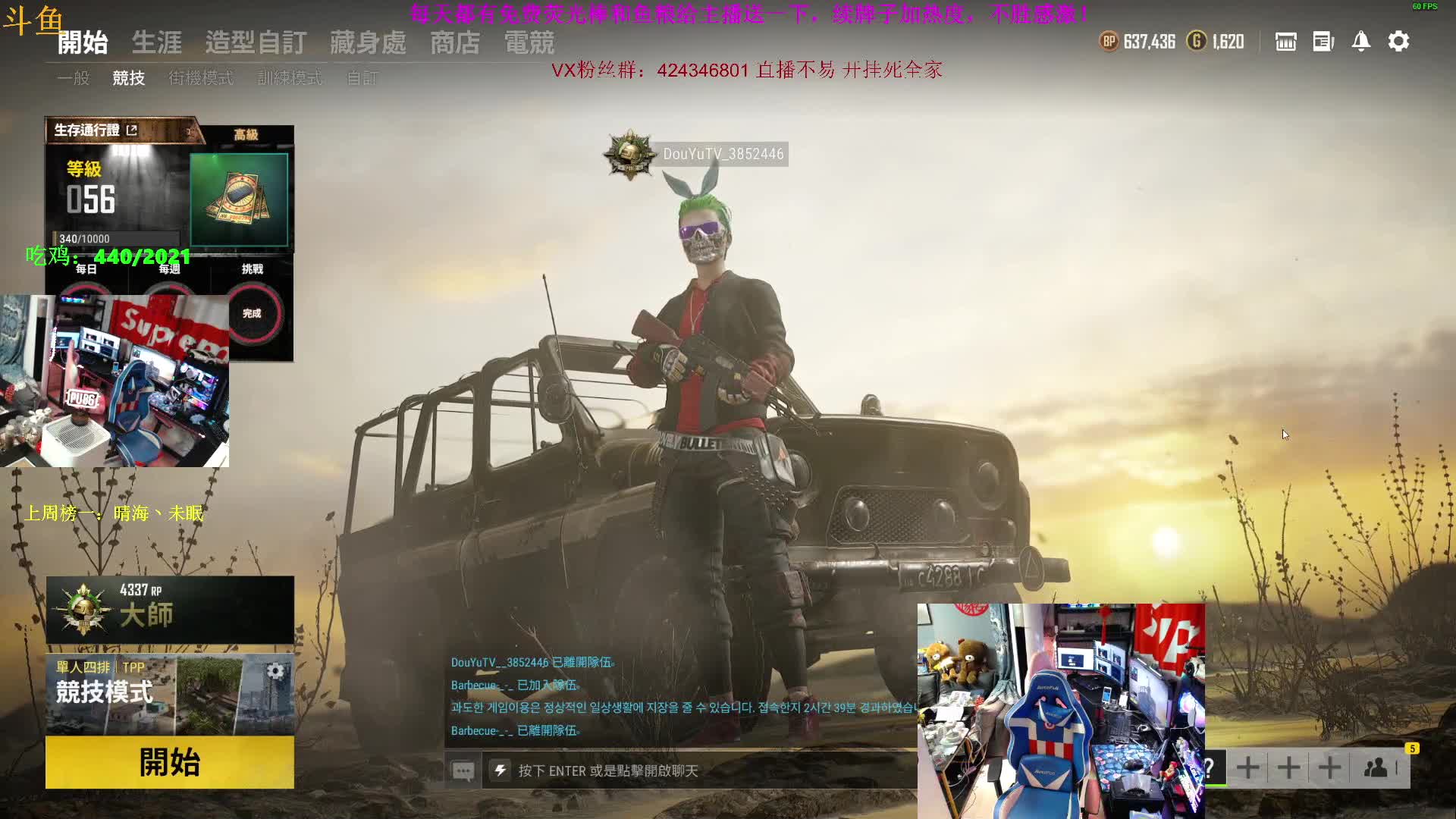Switch to the 一般 normal mode tab
The image size is (1456, 819).
tap(74, 78)
